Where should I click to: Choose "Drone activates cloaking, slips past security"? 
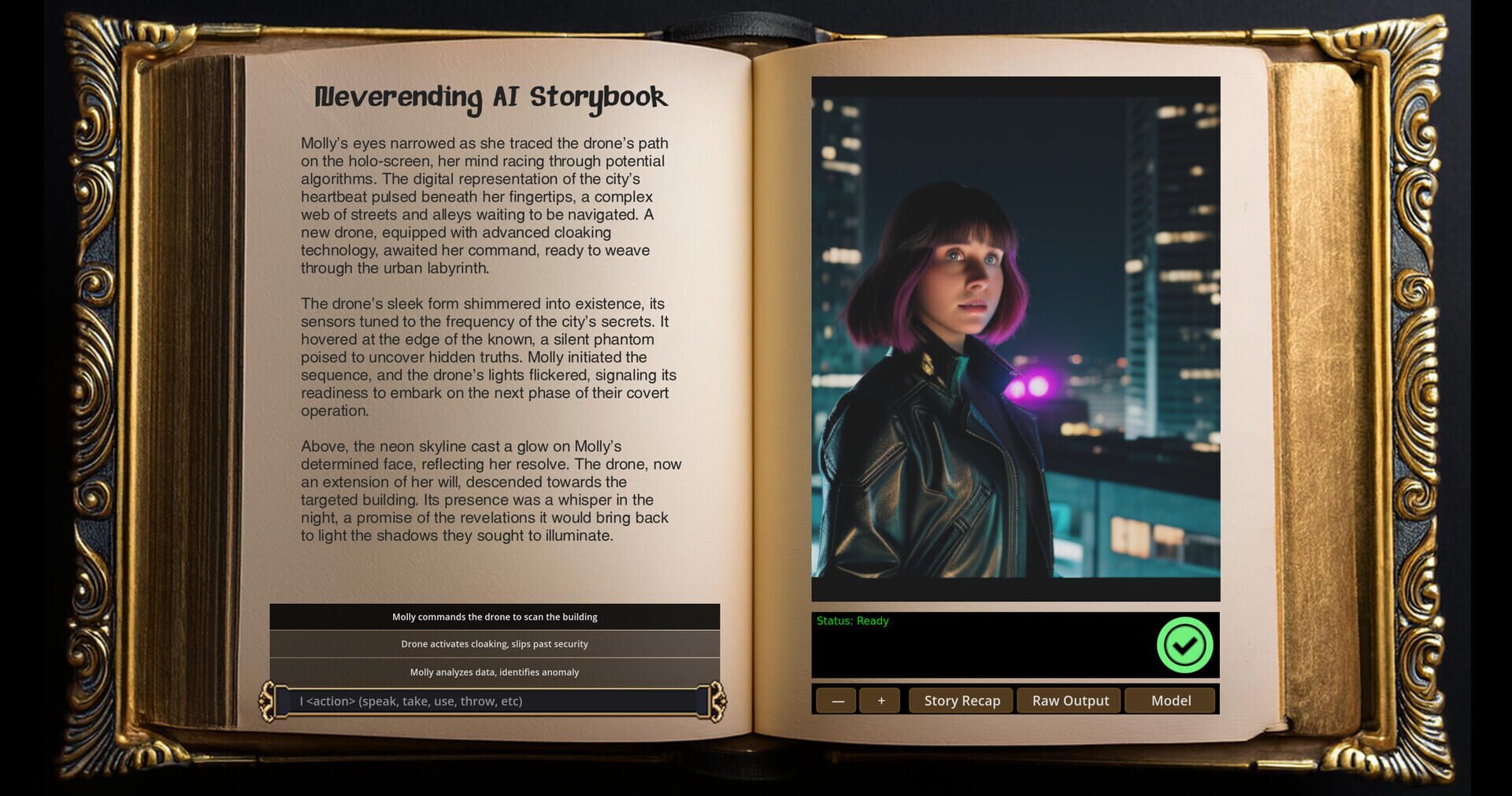coord(495,644)
